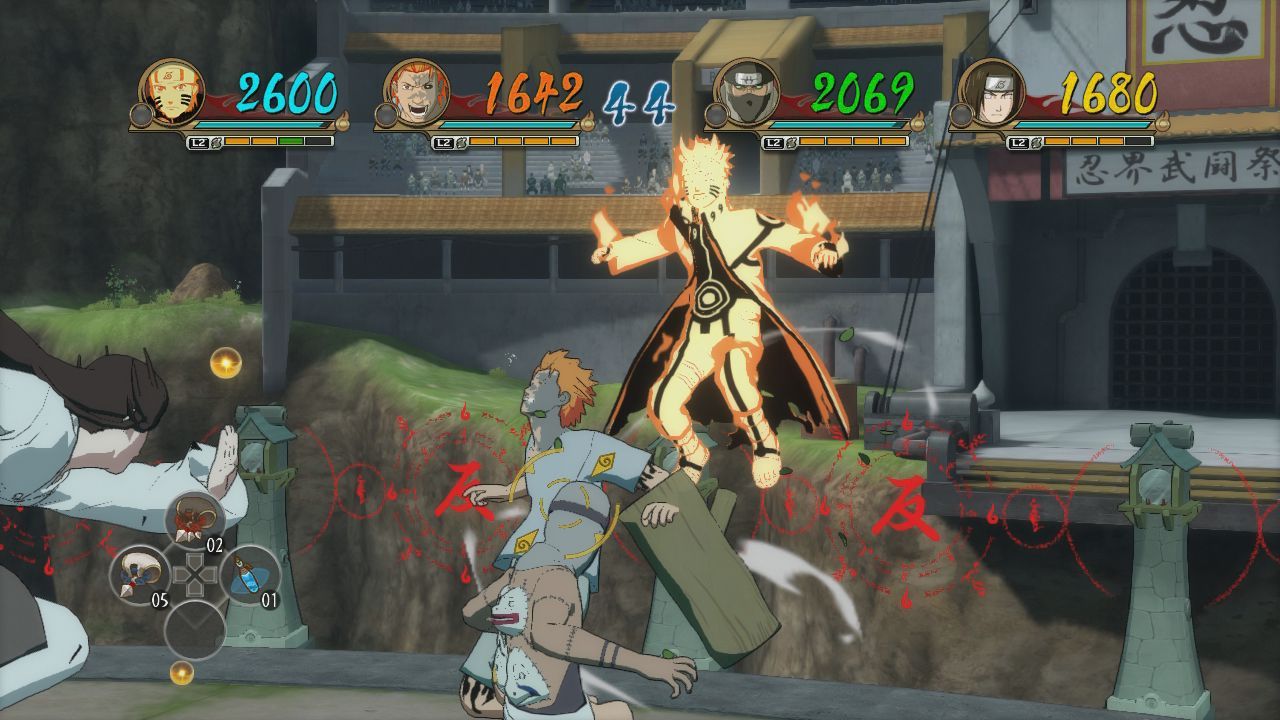This screenshot has width=1280, height=720.
Task: Click the orange-haired shouting fighter's portrait
Action: pos(415,93)
